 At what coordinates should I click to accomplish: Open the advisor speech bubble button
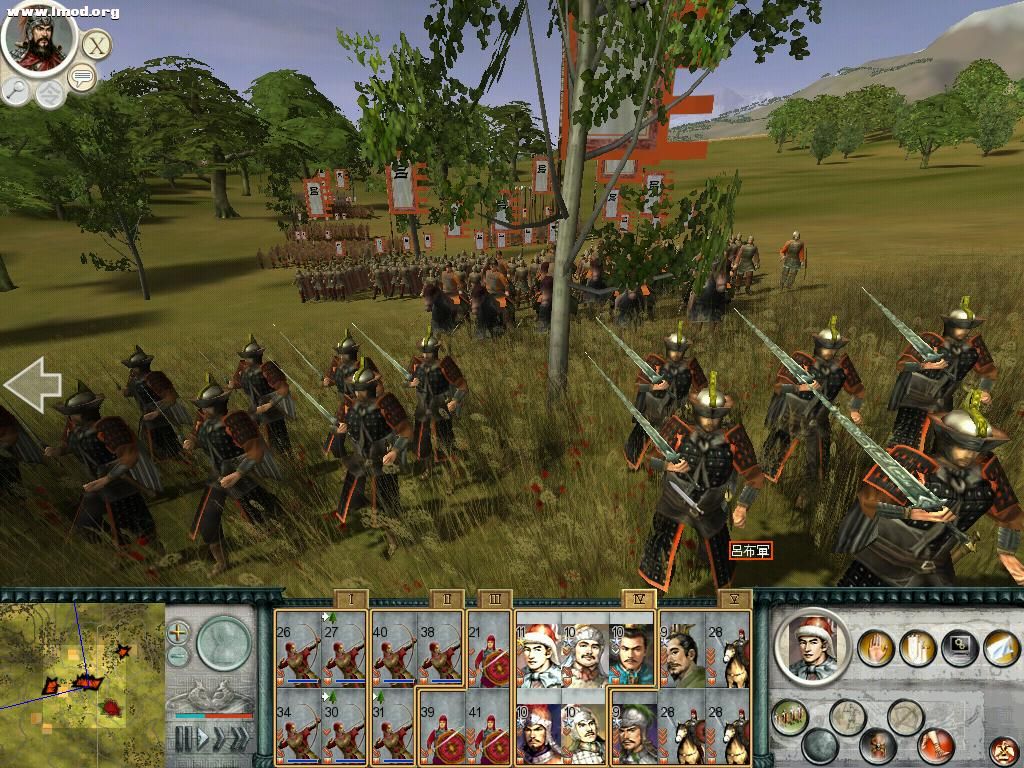[x=81, y=79]
